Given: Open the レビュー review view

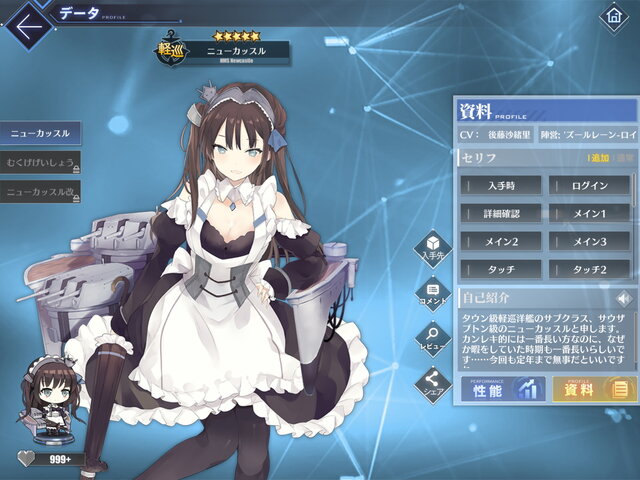Looking at the screenshot, I should pos(432,338).
